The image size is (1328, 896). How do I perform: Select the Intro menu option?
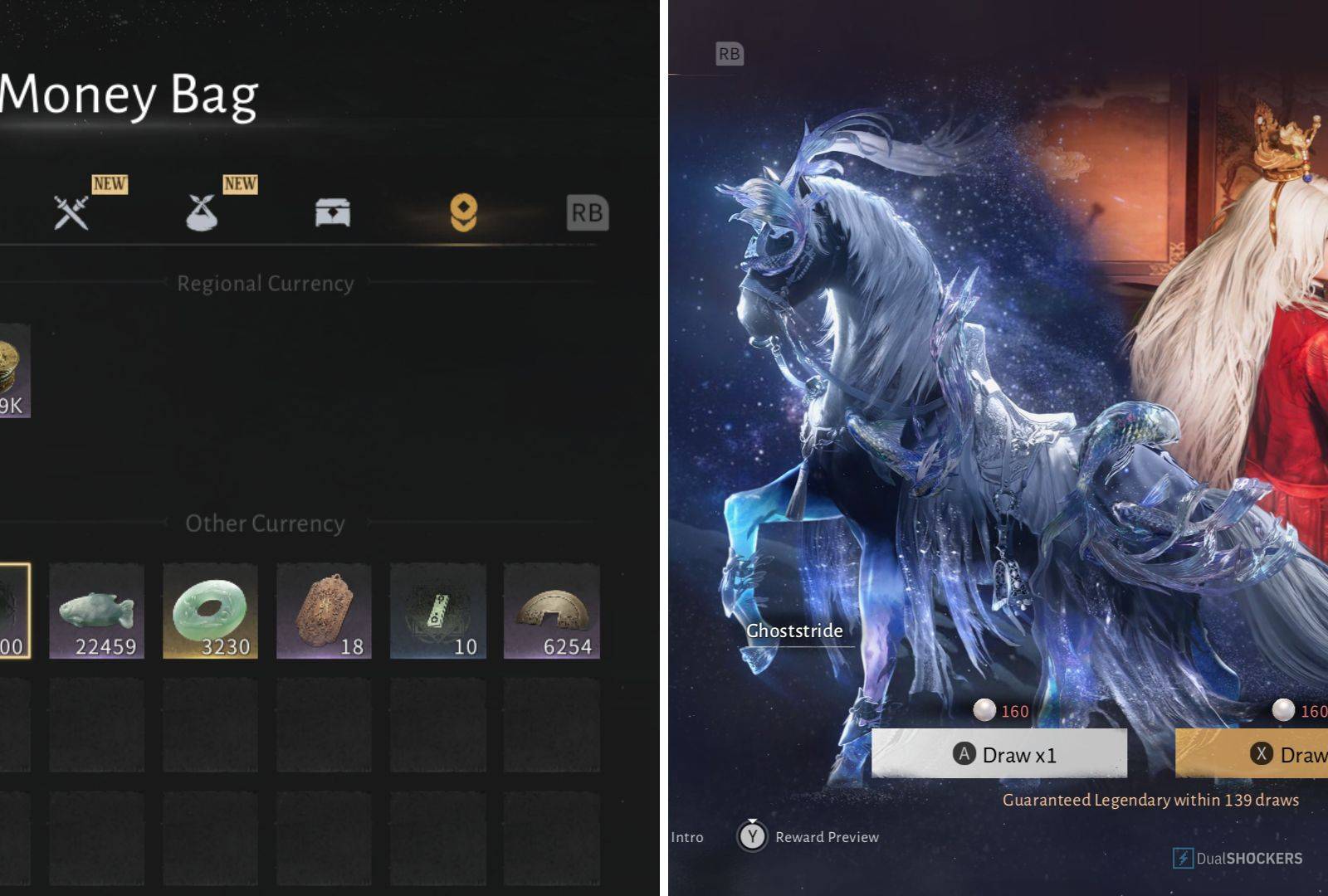tap(689, 836)
